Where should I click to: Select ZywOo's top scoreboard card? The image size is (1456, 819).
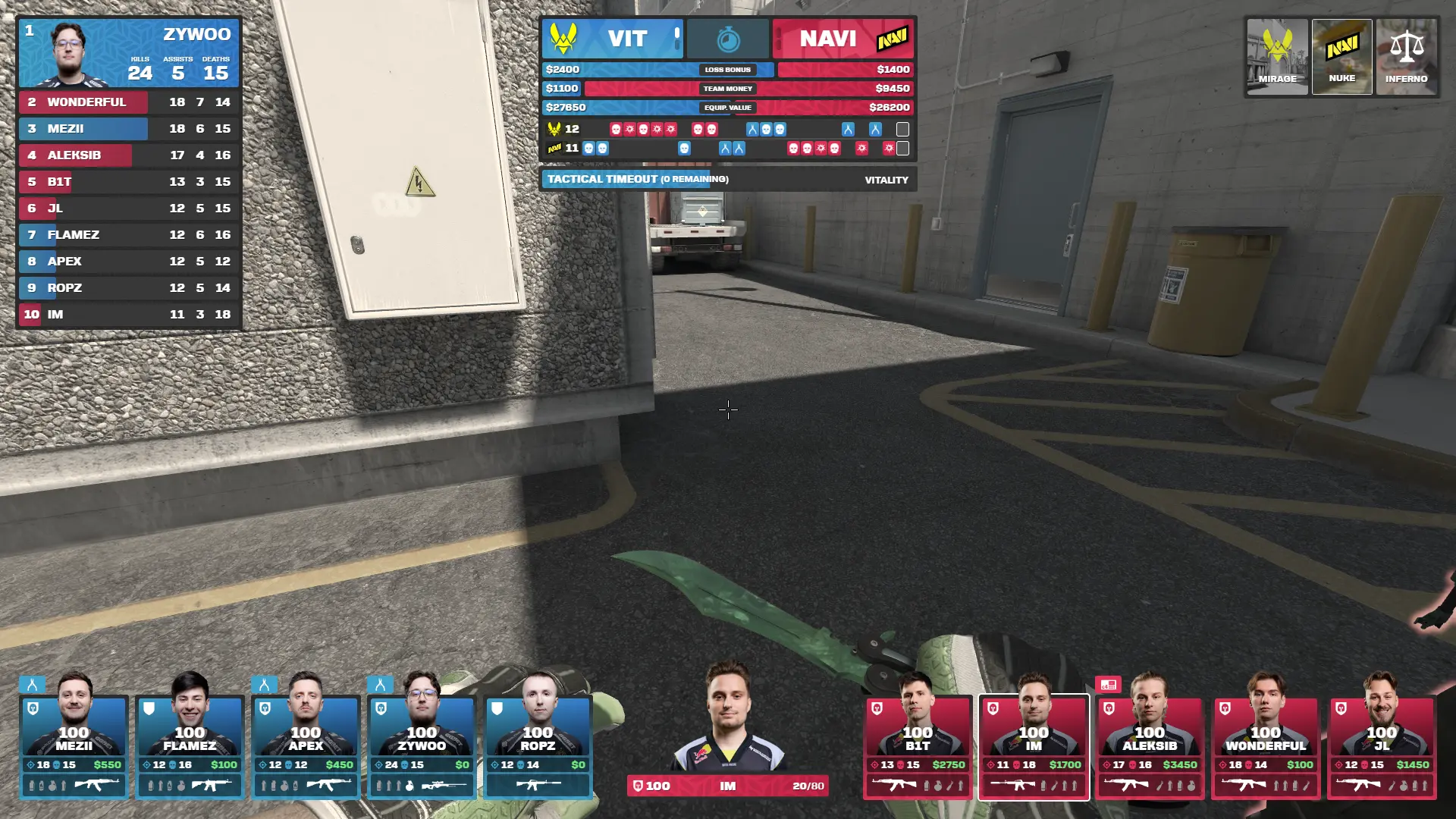[x=129, y=53]
